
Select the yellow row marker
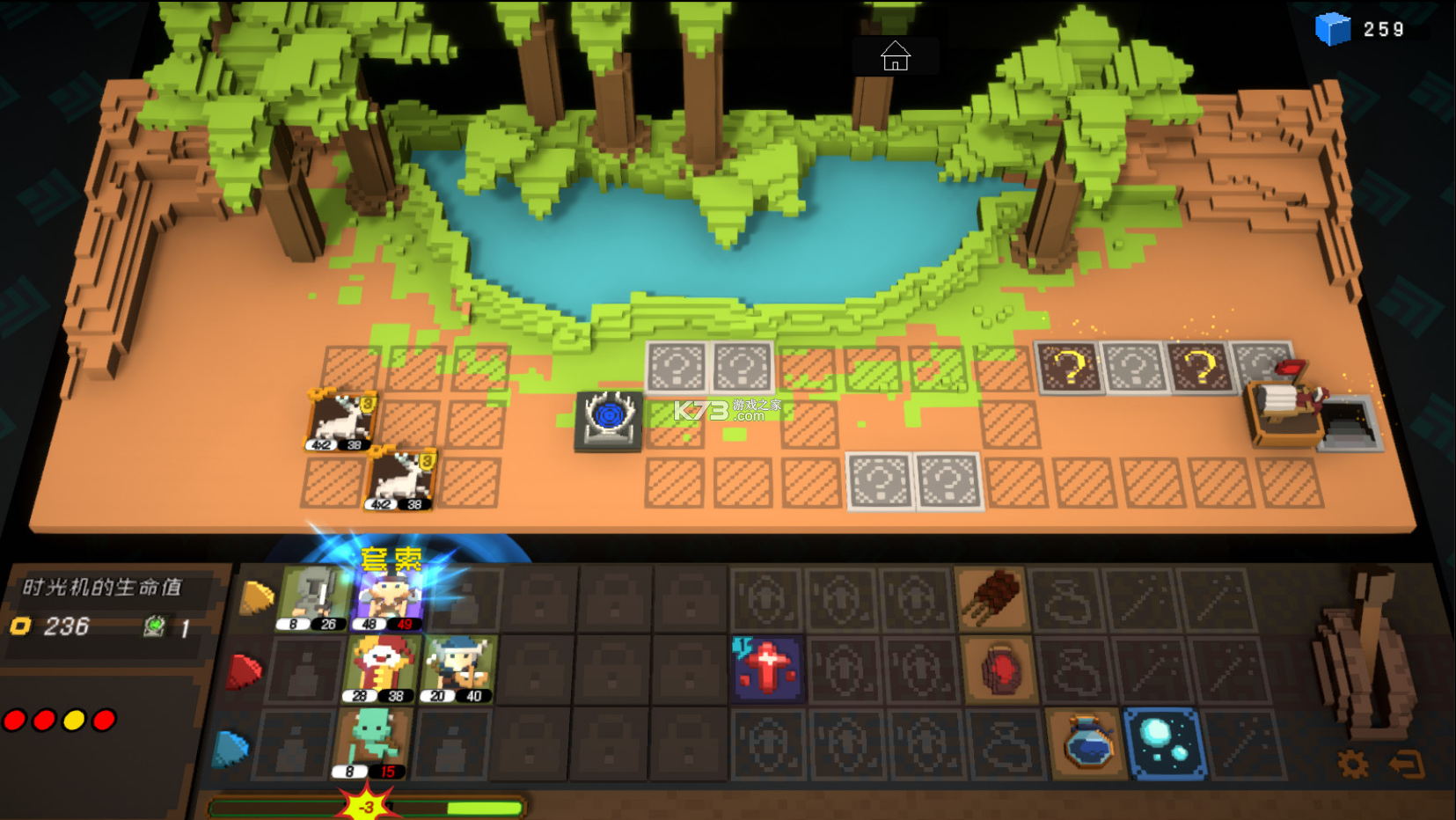(257, 598)
